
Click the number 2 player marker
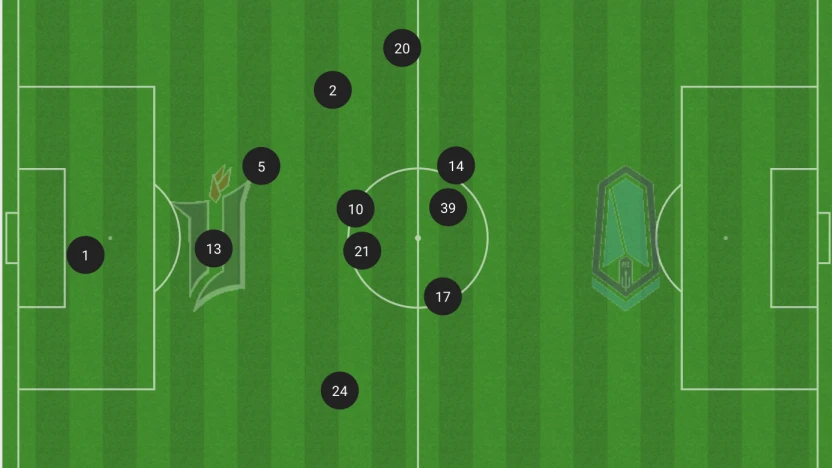[333, 90]
